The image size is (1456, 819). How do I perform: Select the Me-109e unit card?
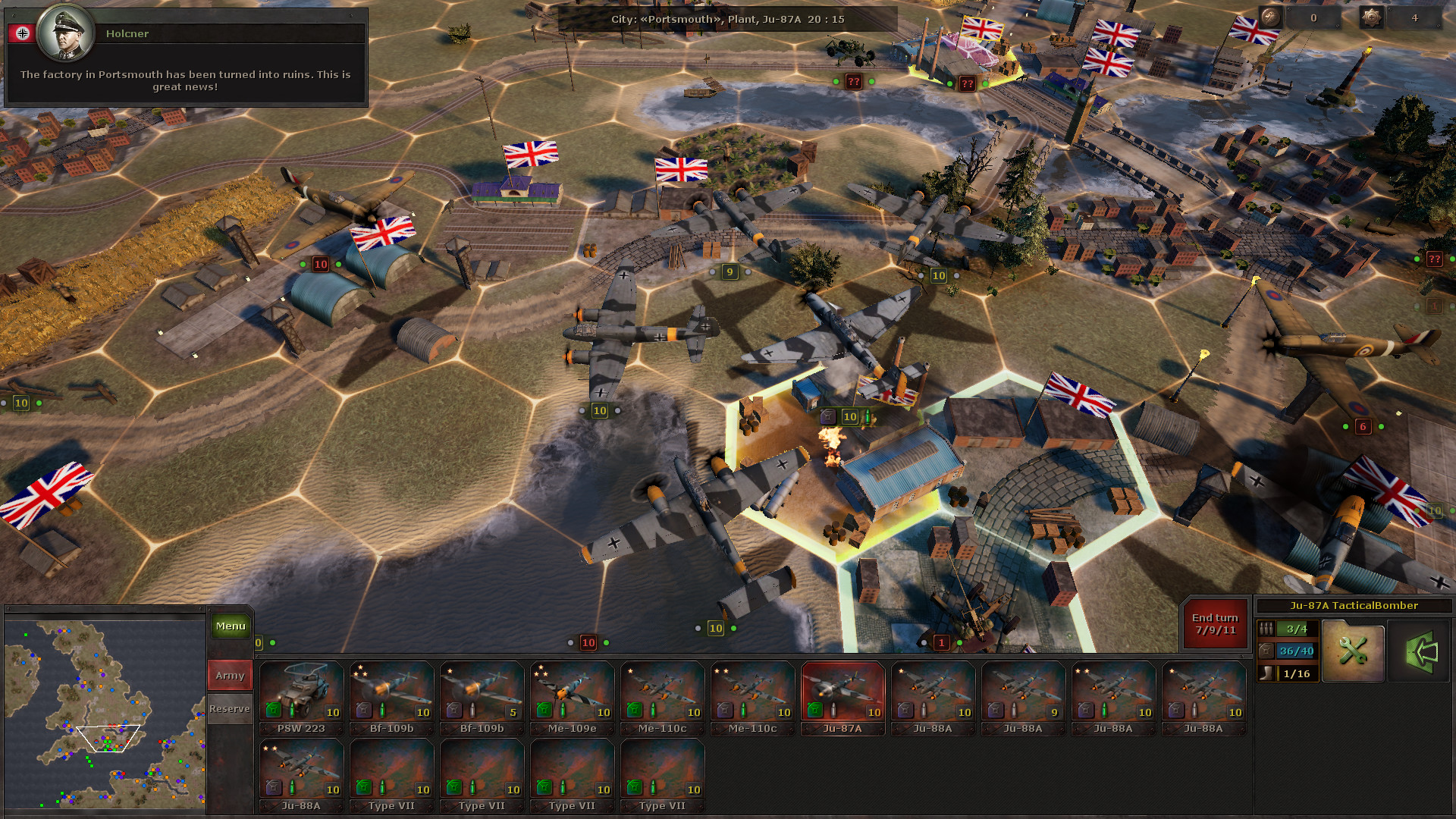[571, 694]
